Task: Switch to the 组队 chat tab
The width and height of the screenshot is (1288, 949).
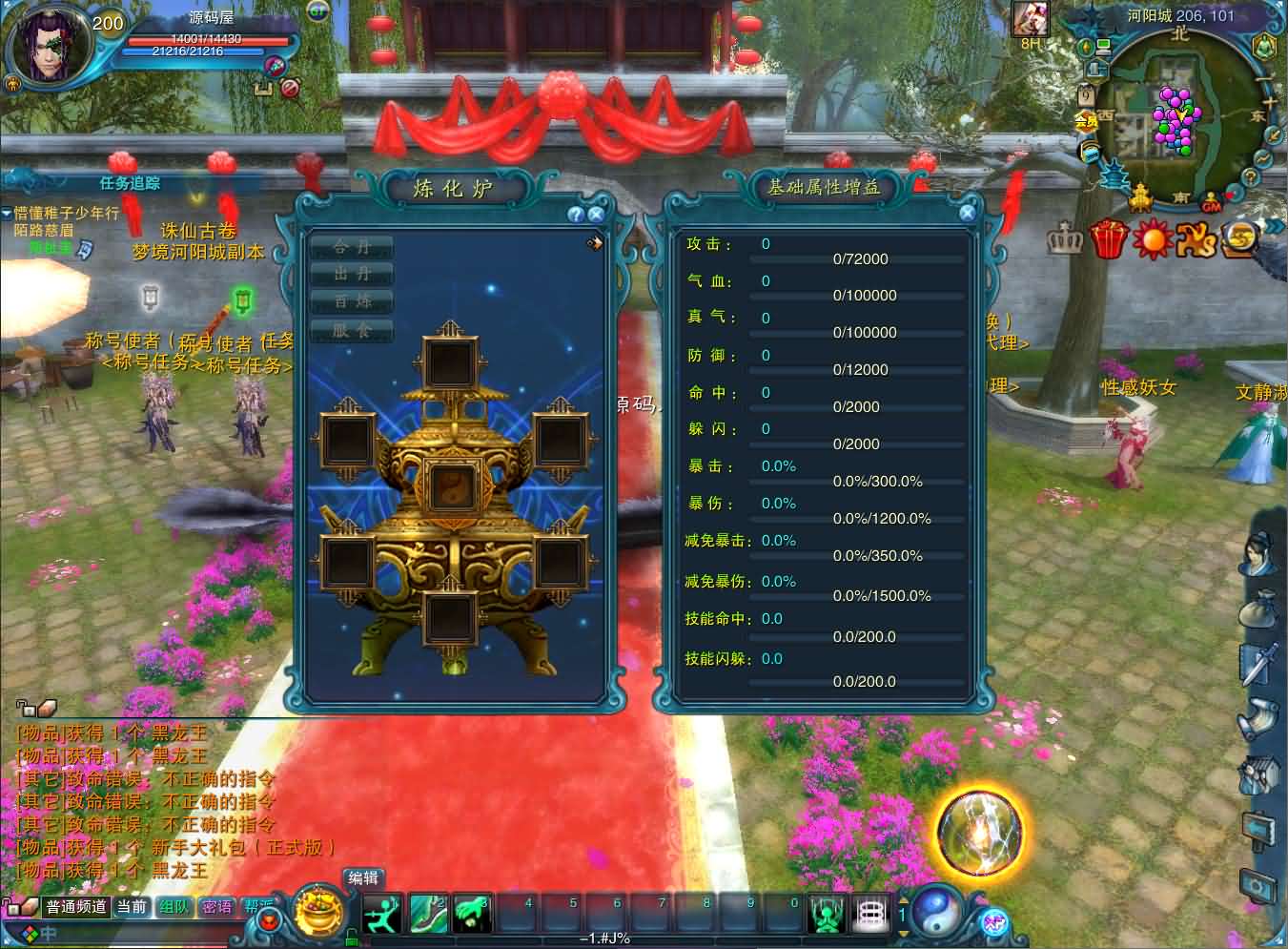Action: tap(174, 907)
